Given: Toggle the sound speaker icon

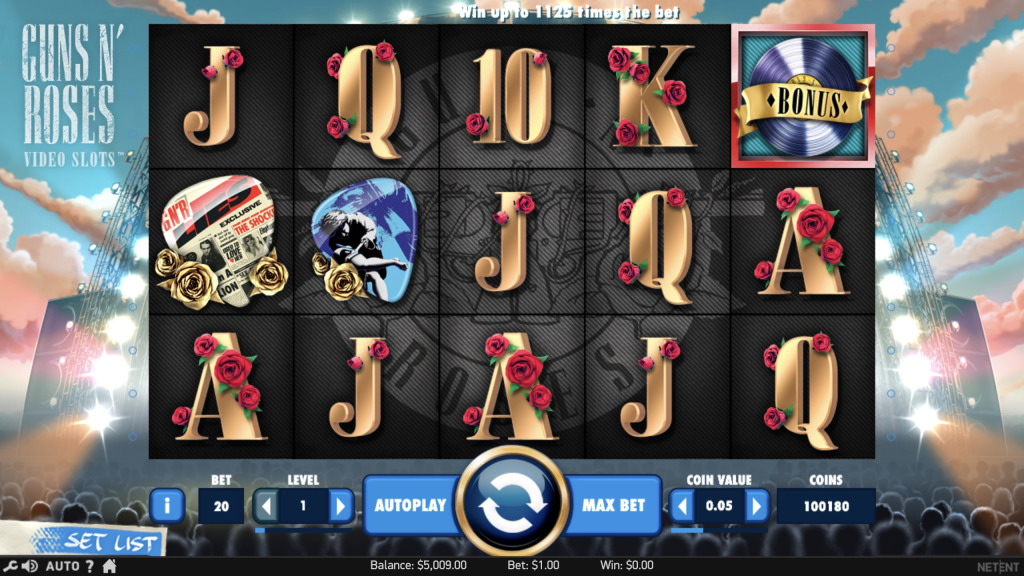Looking at the screenshot, I should tap(29, 567).
